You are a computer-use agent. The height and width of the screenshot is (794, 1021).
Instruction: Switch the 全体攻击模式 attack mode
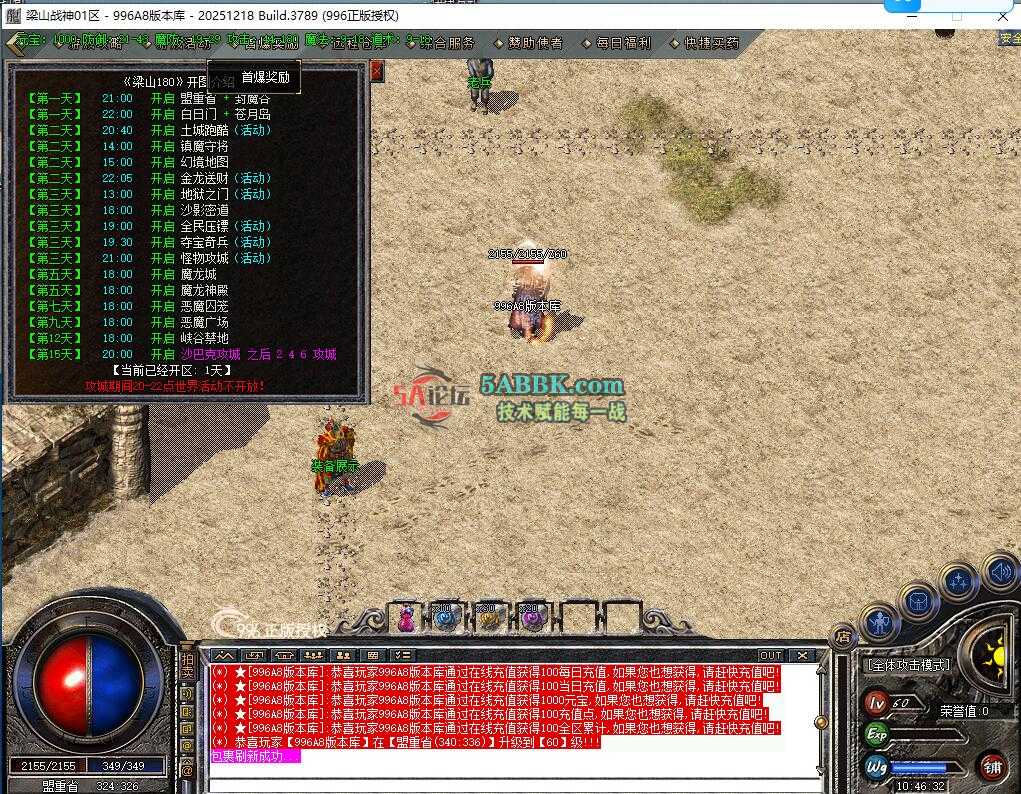[908, 665]
